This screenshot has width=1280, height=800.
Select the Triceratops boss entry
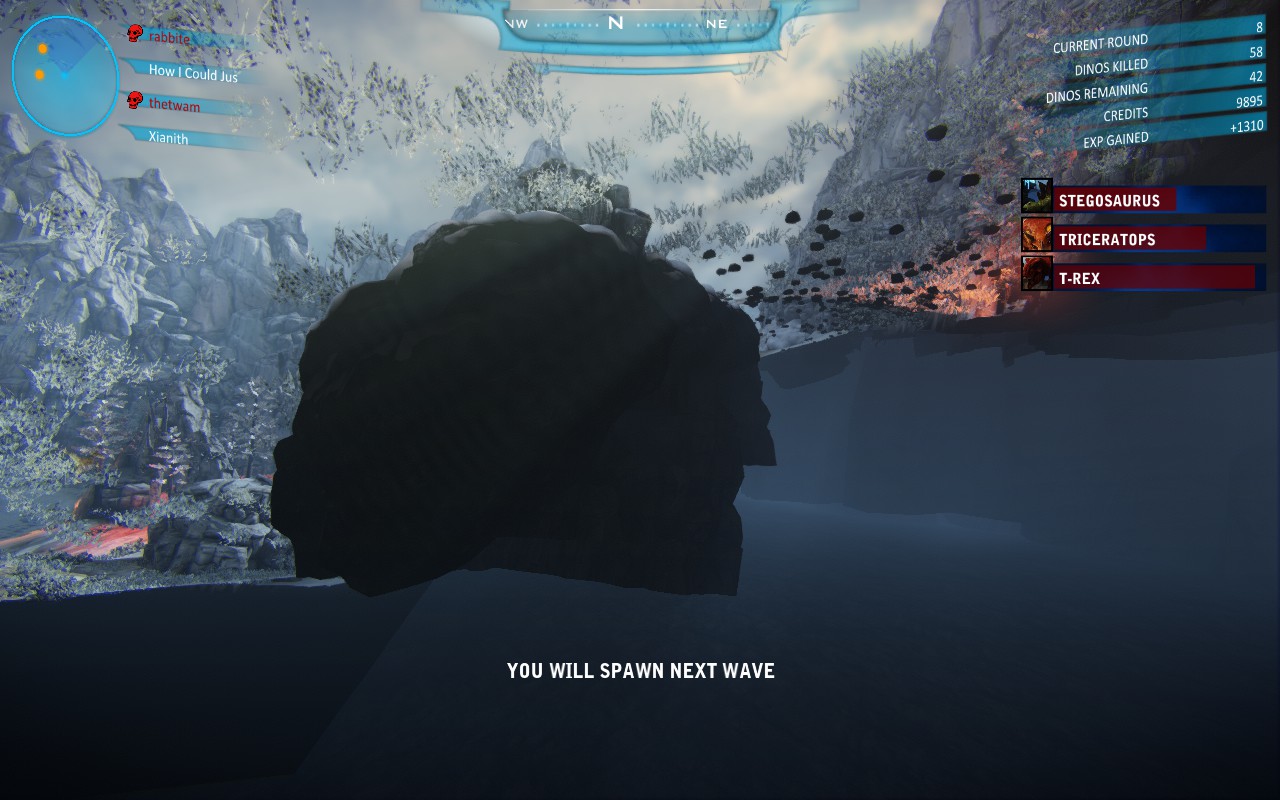(1158, 239)
